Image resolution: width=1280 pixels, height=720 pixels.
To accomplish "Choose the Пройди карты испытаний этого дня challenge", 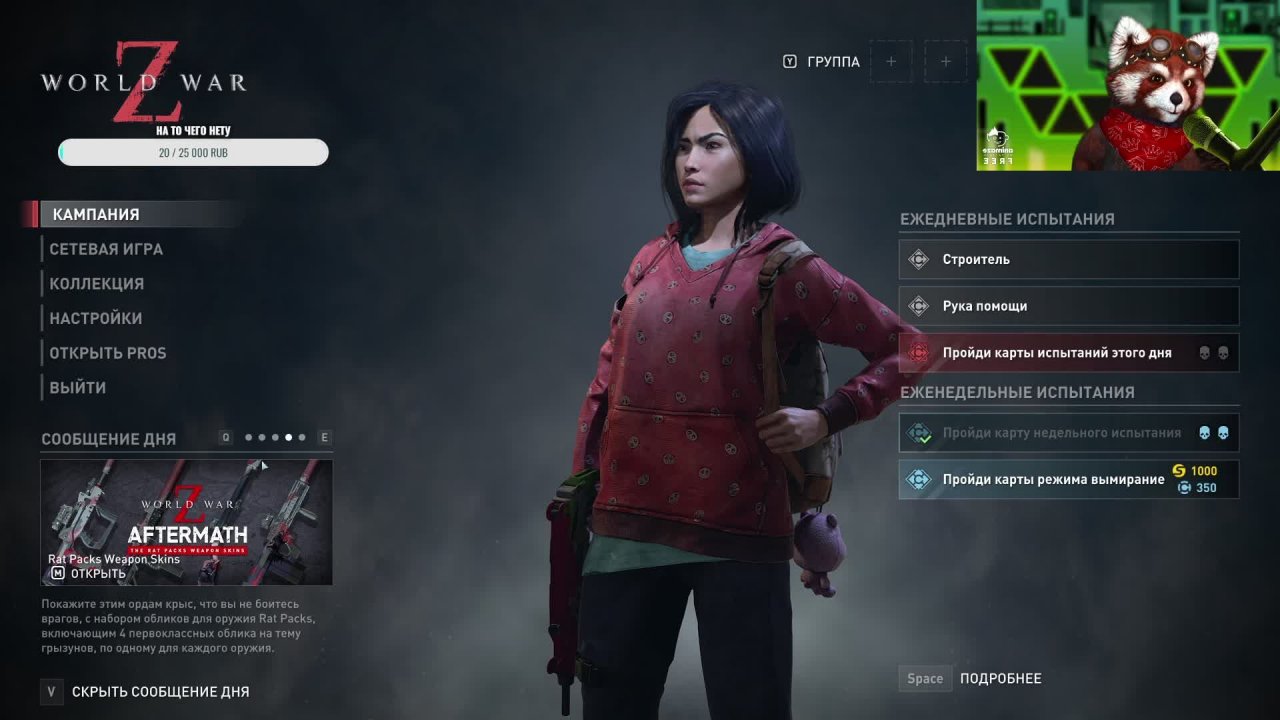I will [1068, 353].
